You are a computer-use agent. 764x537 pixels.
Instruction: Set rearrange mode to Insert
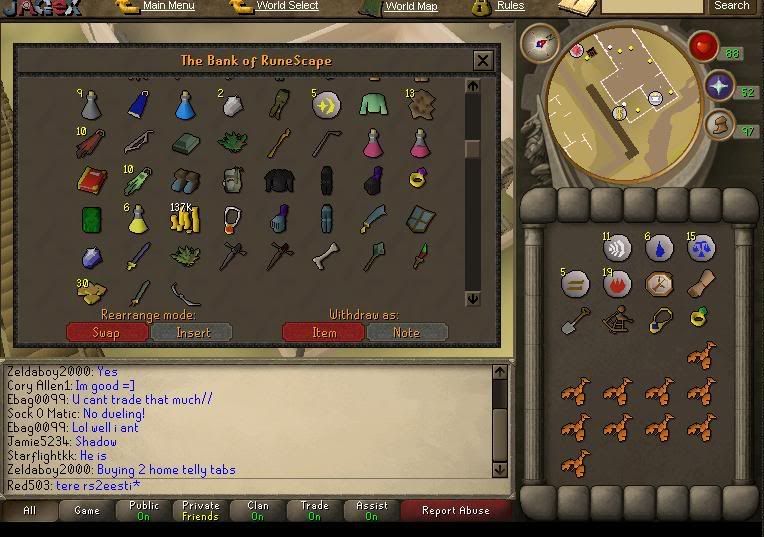coord(192,332)
